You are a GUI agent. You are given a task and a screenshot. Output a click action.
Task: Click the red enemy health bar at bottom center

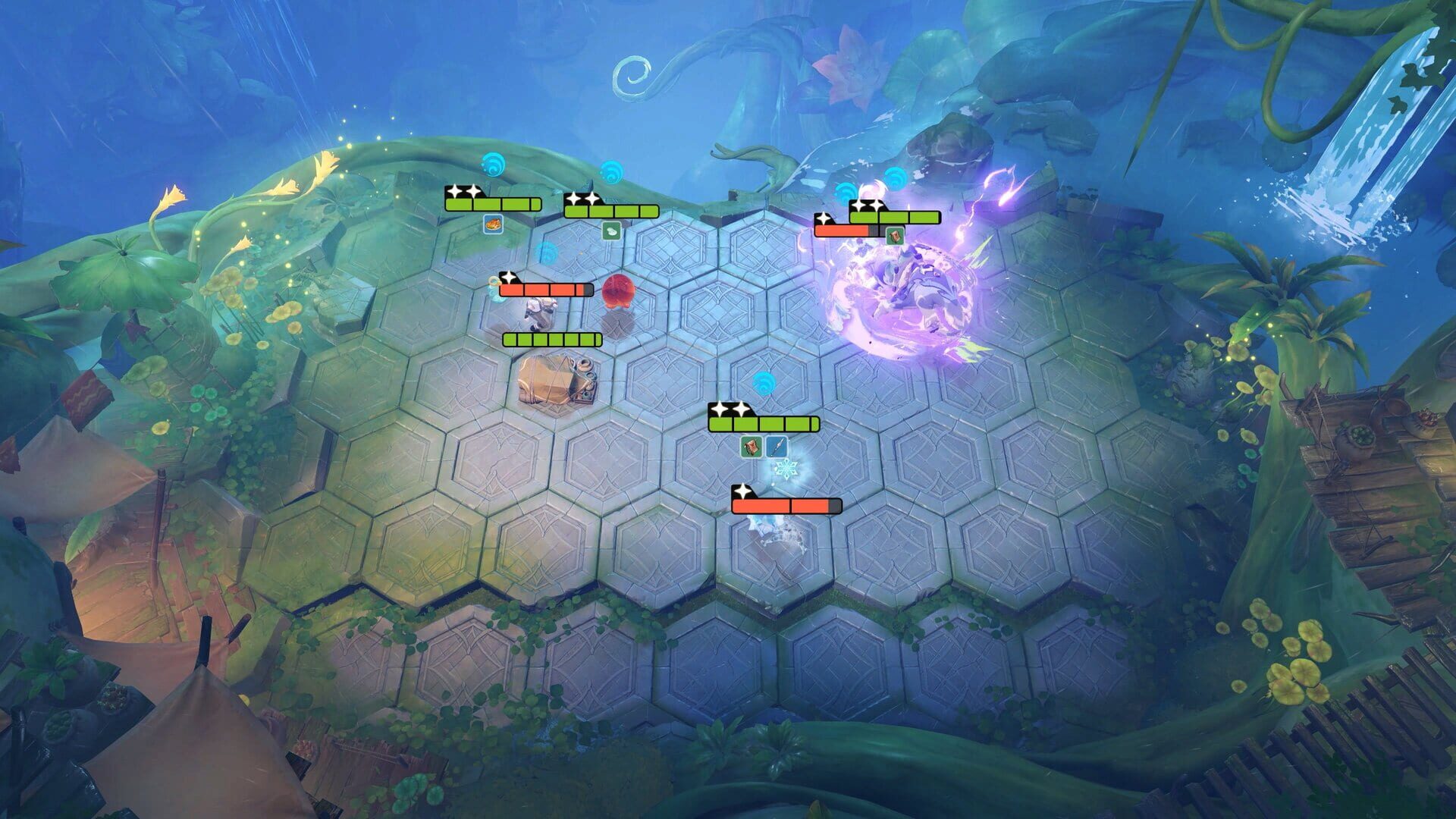(786, 505)
